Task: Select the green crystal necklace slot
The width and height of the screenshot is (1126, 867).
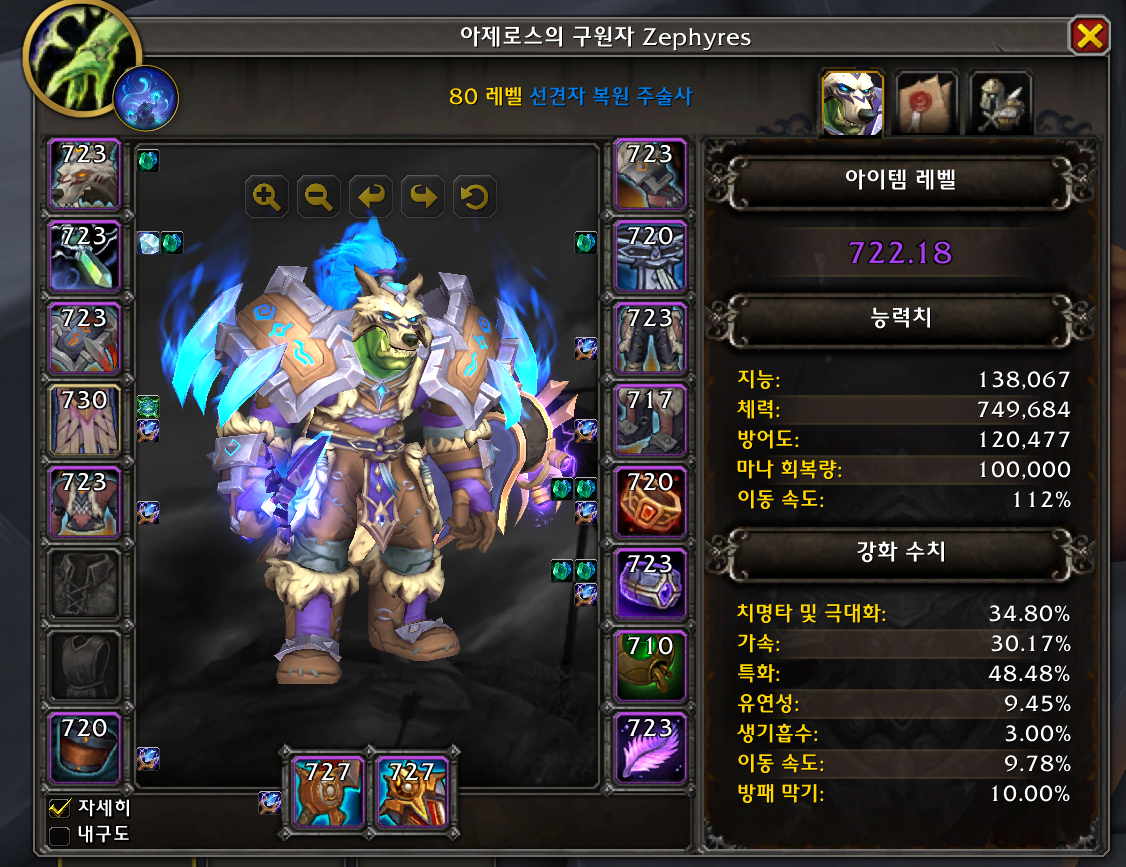Action: (85, 256)
